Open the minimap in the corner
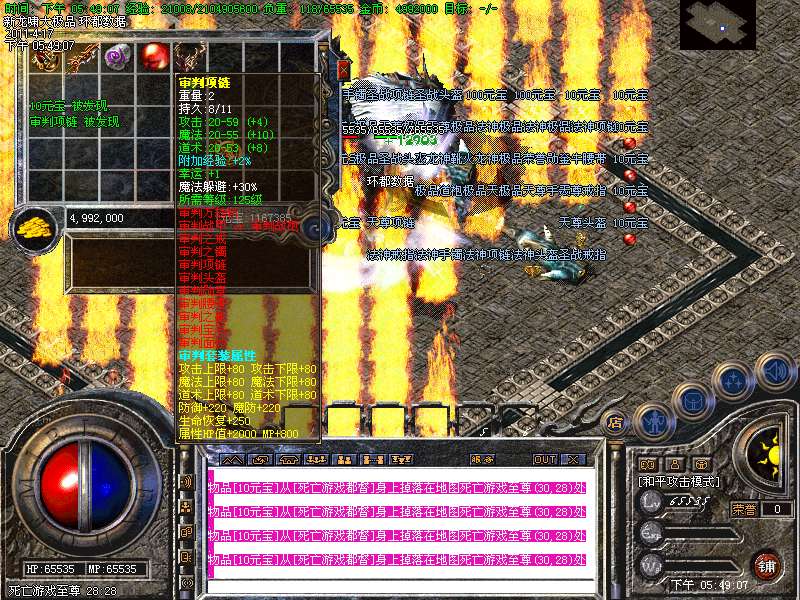Viewport: 800px width, 600px height. [x=718, y=24]
